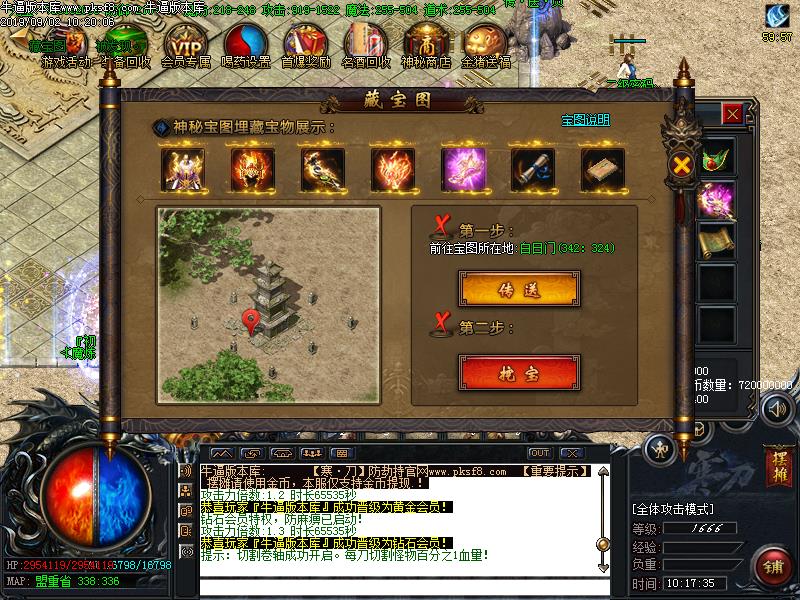Click the 传送 teleport button
The height and width of the screenshot is (600, 800).
[519, 289]
